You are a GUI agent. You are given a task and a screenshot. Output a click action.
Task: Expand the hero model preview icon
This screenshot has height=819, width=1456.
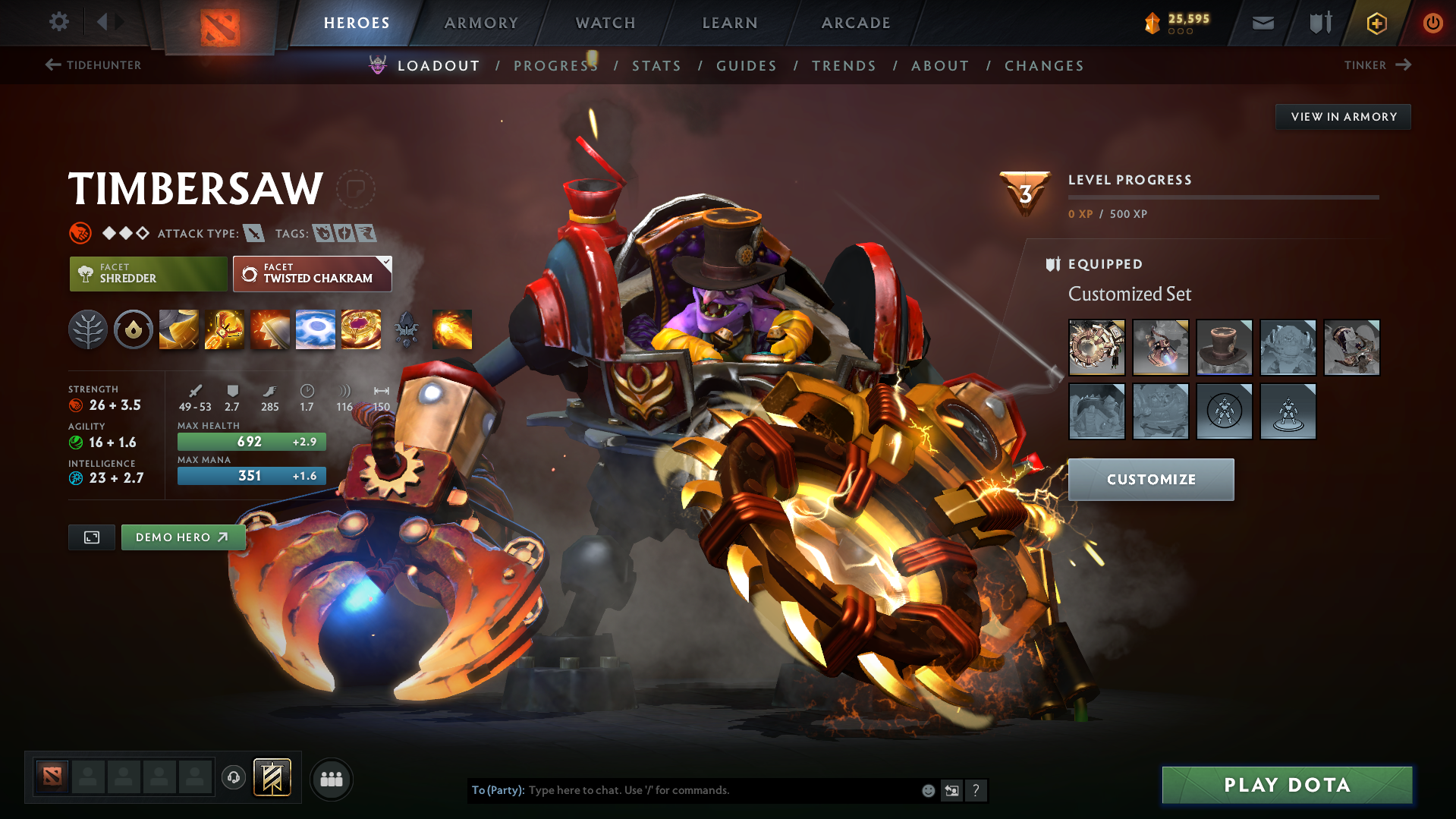[91, 537]
